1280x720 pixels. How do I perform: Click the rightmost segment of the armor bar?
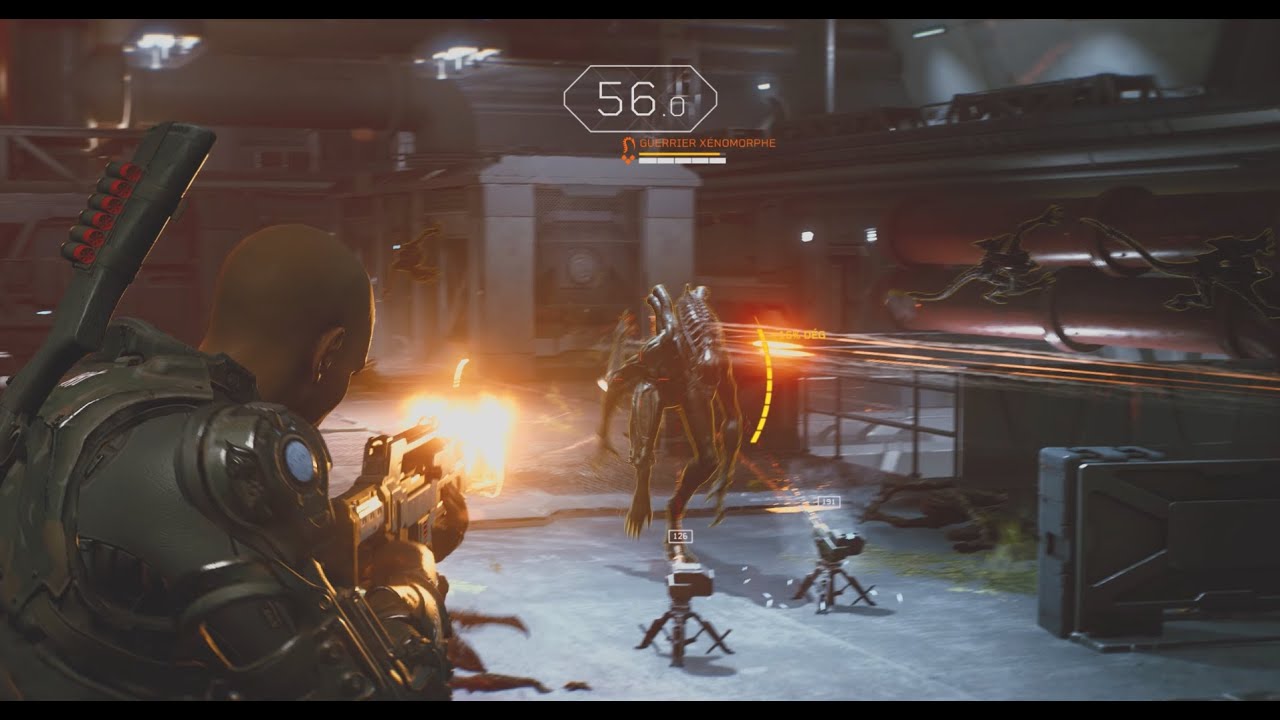click(719, 161)
